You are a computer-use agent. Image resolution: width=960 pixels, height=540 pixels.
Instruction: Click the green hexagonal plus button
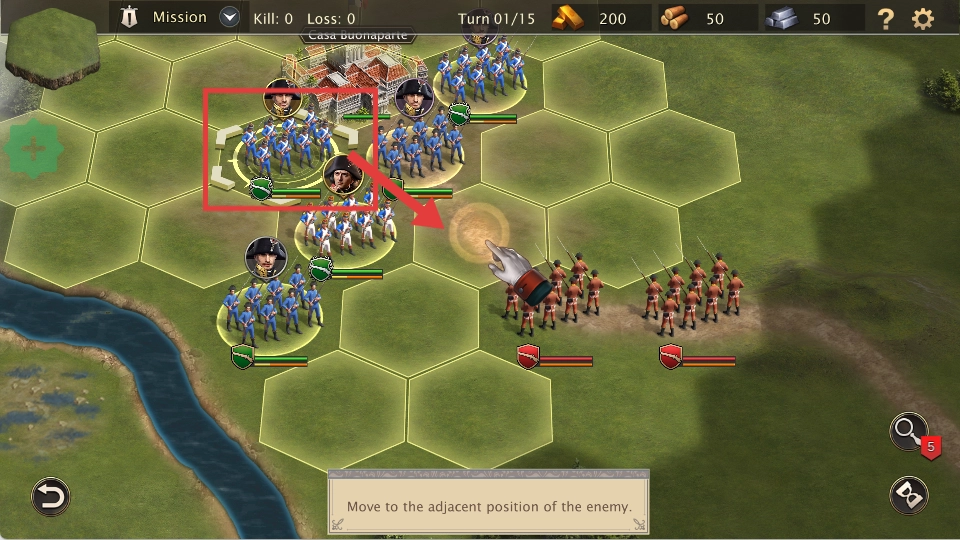(34, 150)
